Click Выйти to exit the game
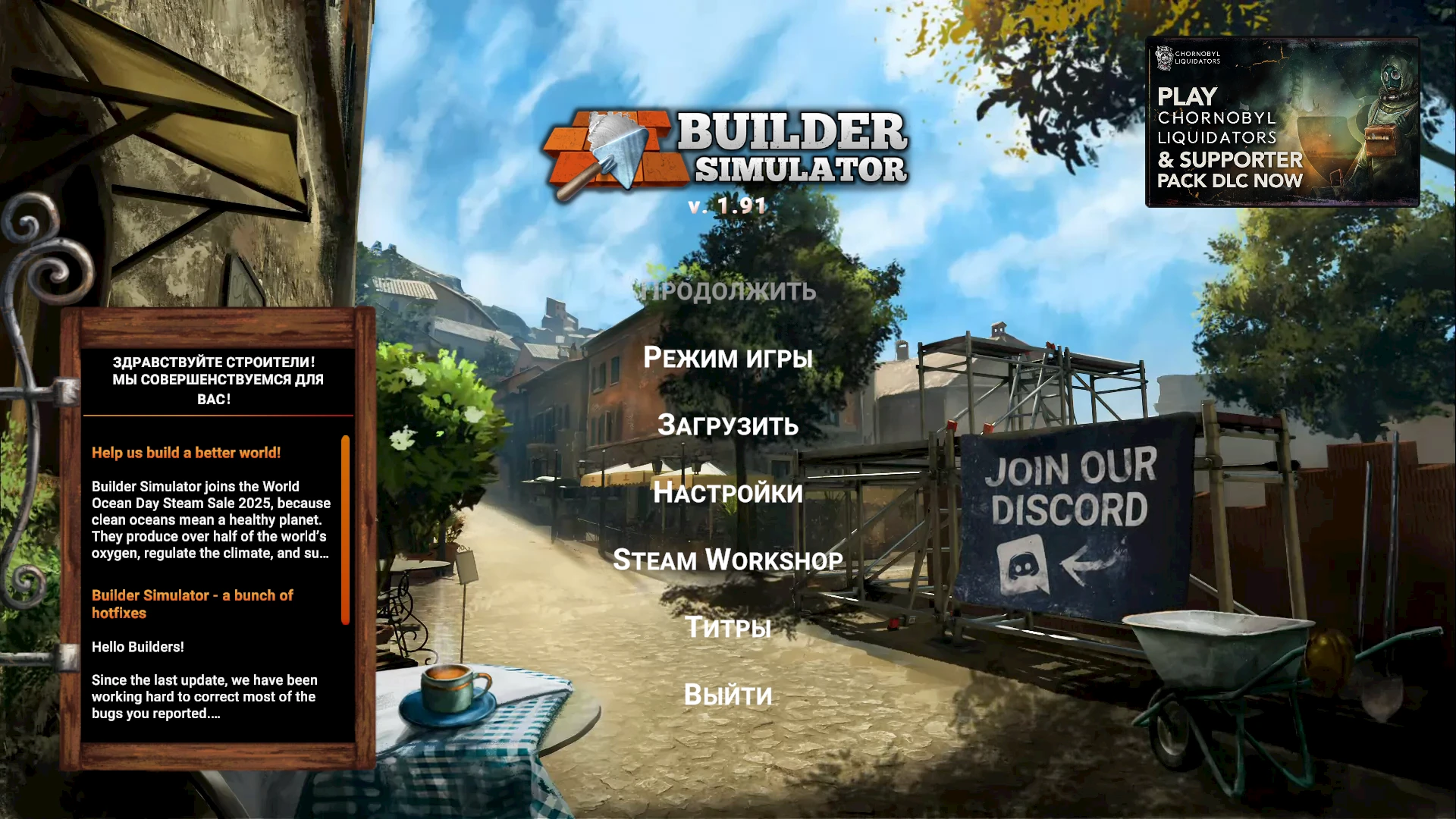This screenshot has height=819, width=1456. [728, 694]
